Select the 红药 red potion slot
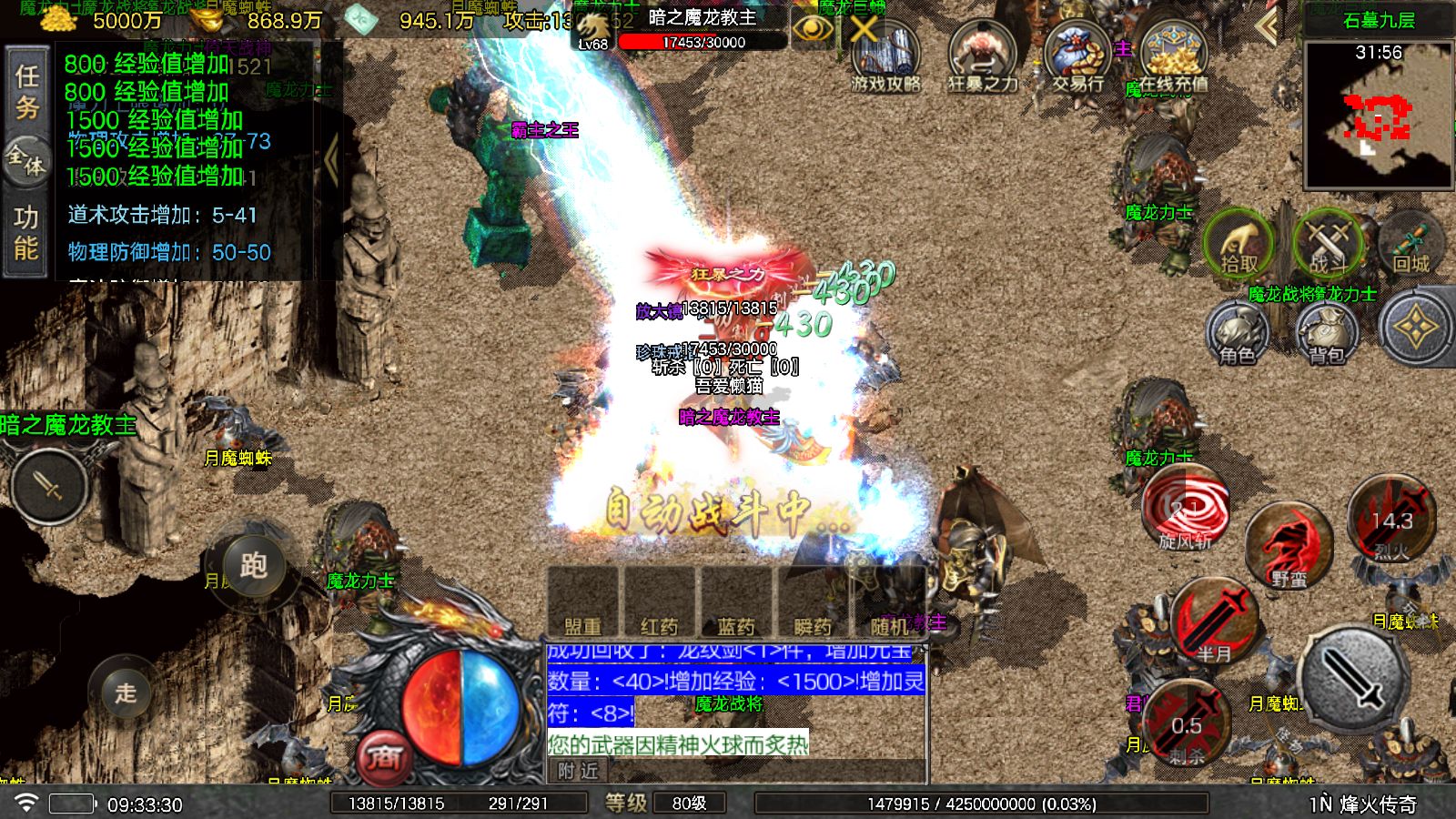This screenshot has width=1456, height=819. [x=659, y=602]
